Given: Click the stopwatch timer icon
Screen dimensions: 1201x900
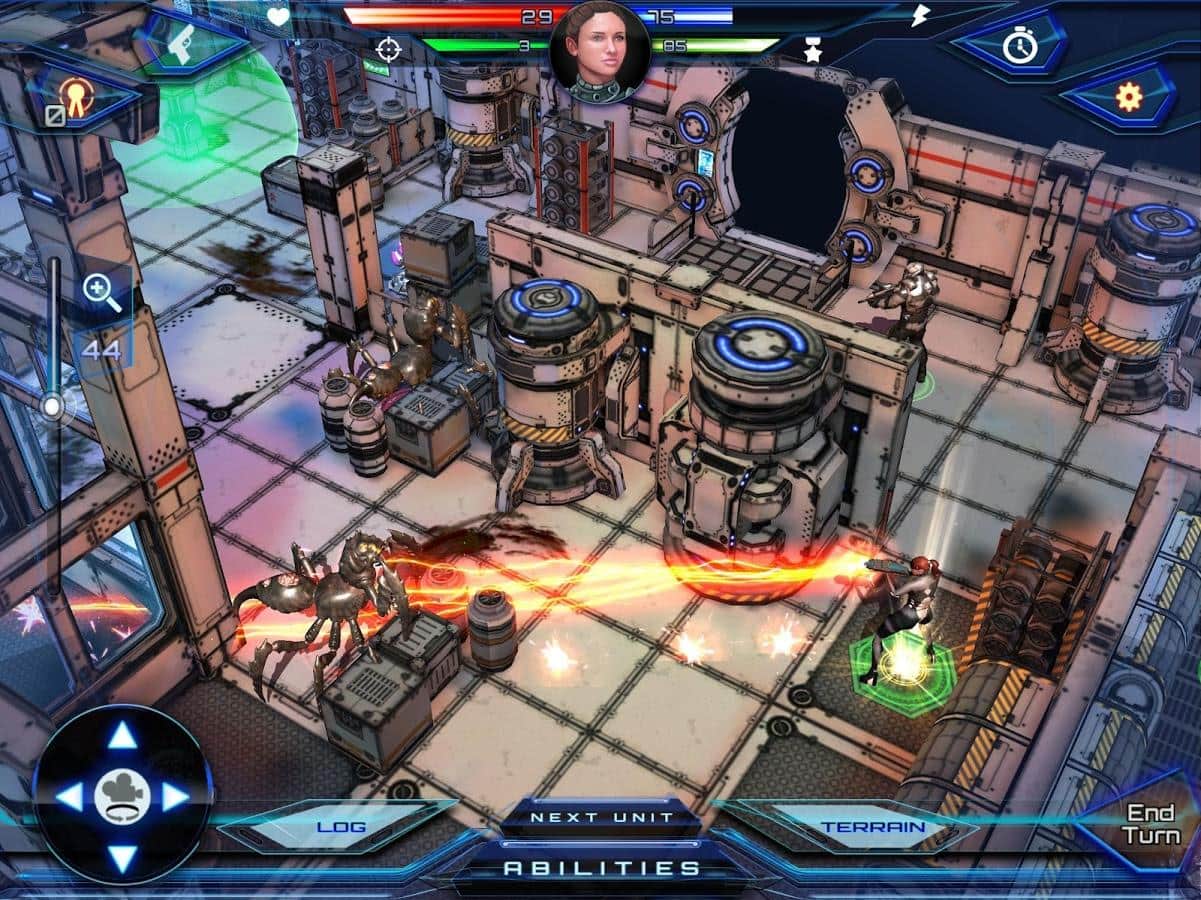Looking at the screenshot, I should coord(1019,45).
